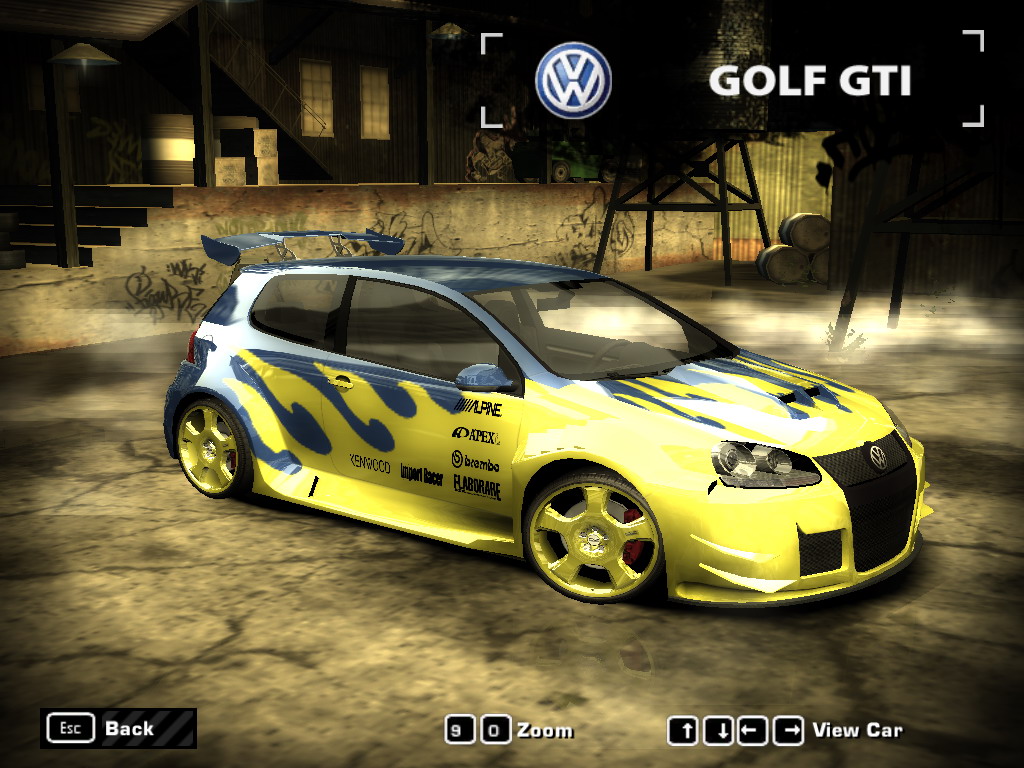
Task: Rotate car view with the left arrow
Action: pos(752,731)
